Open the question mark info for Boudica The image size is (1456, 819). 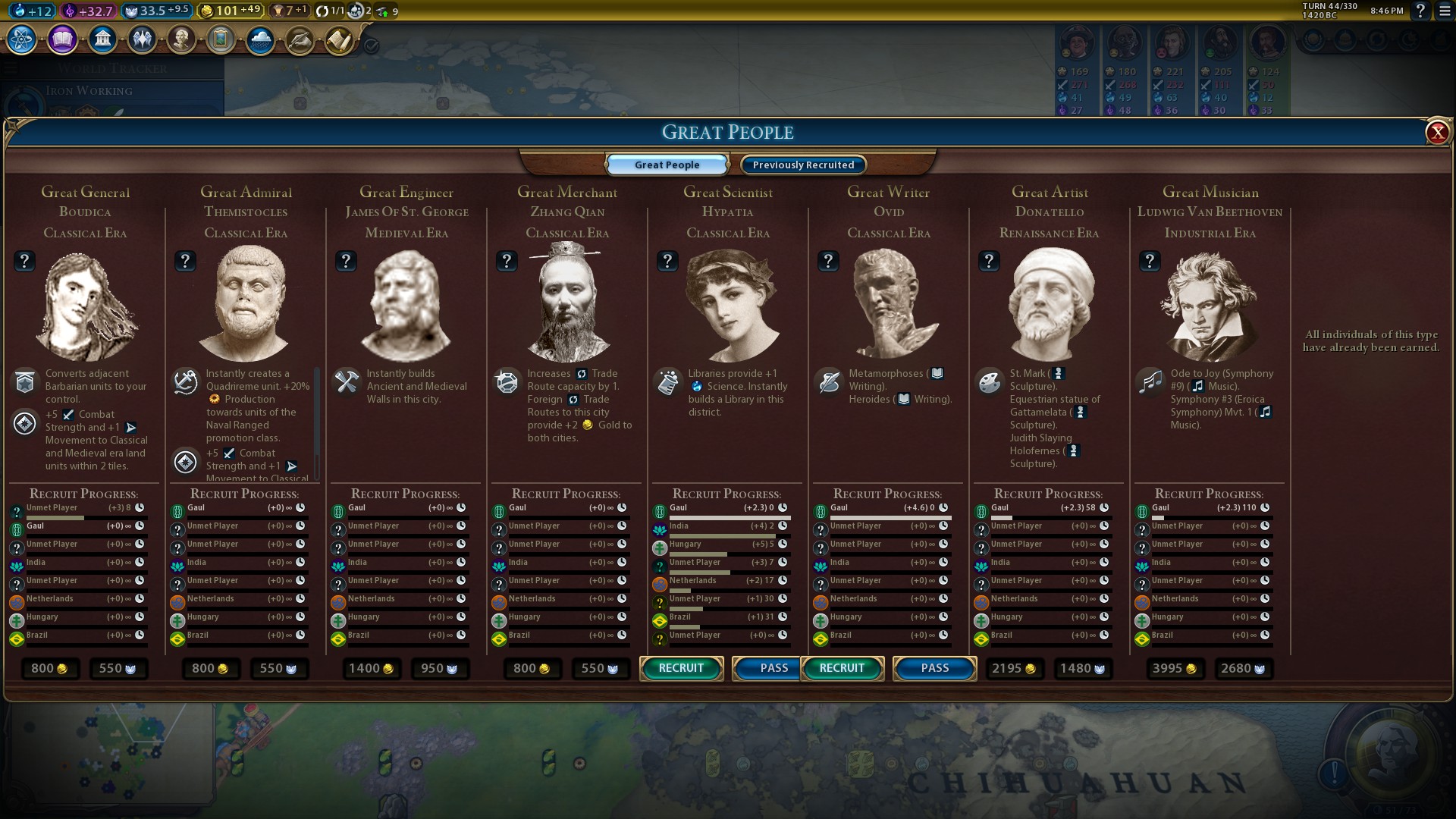(x=24, y=262)
